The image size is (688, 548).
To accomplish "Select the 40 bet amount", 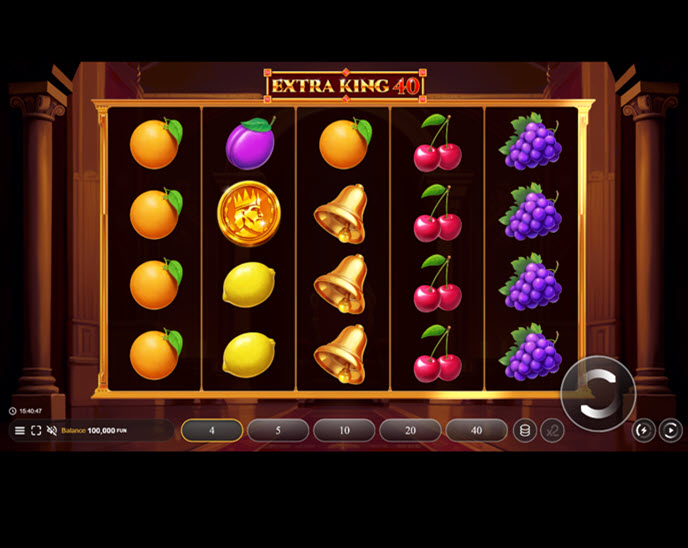I will [x=476, y=430].
